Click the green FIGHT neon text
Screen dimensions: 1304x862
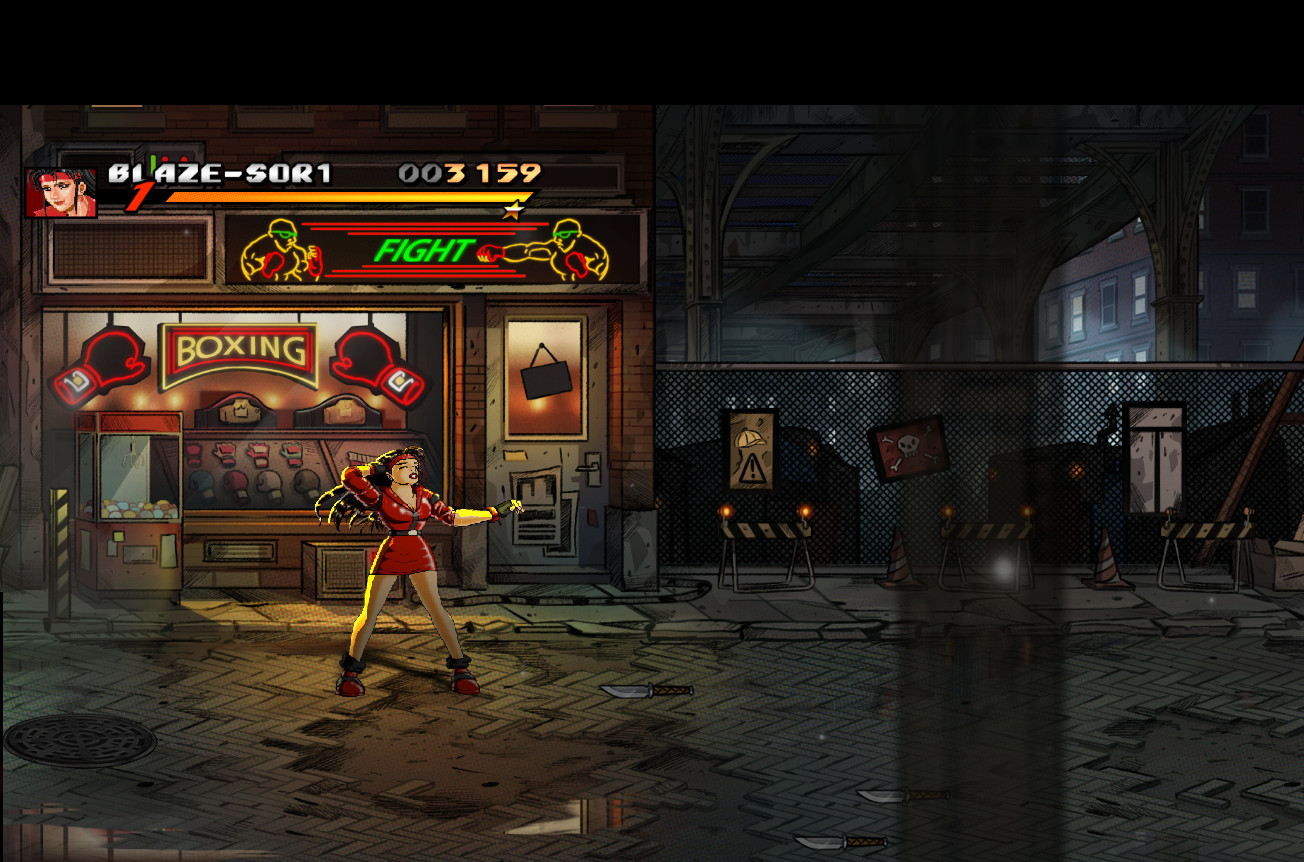click(x=423, y=249)
